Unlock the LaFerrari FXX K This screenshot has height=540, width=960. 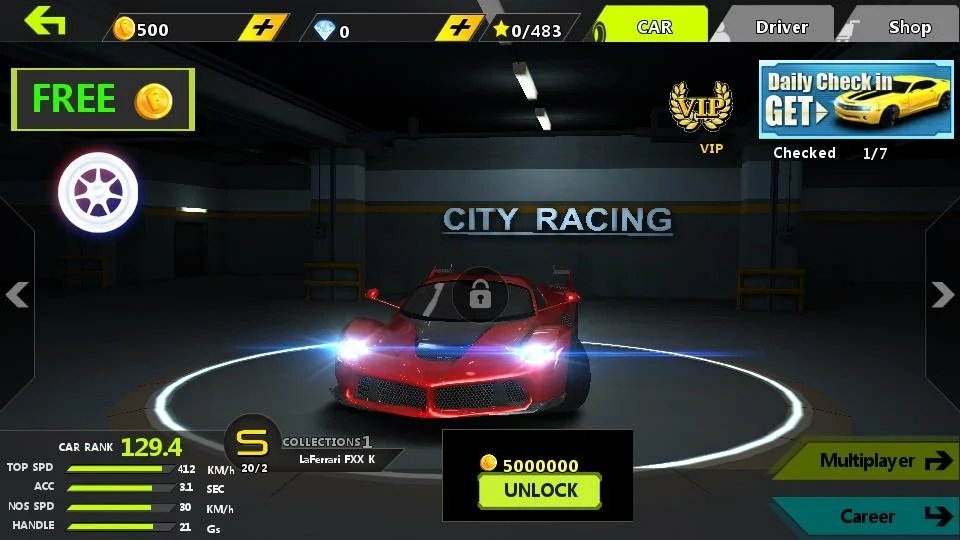click(540, 490)
